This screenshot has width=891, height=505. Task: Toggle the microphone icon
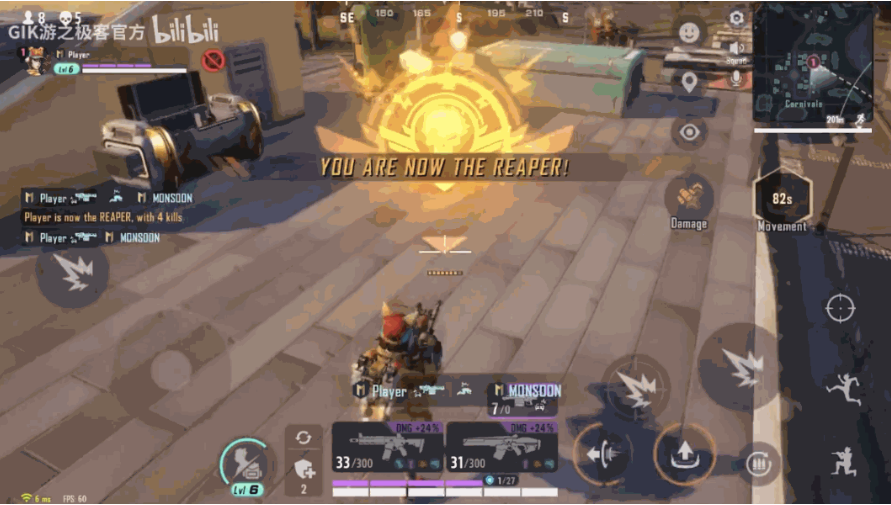(x=737, y=78)
